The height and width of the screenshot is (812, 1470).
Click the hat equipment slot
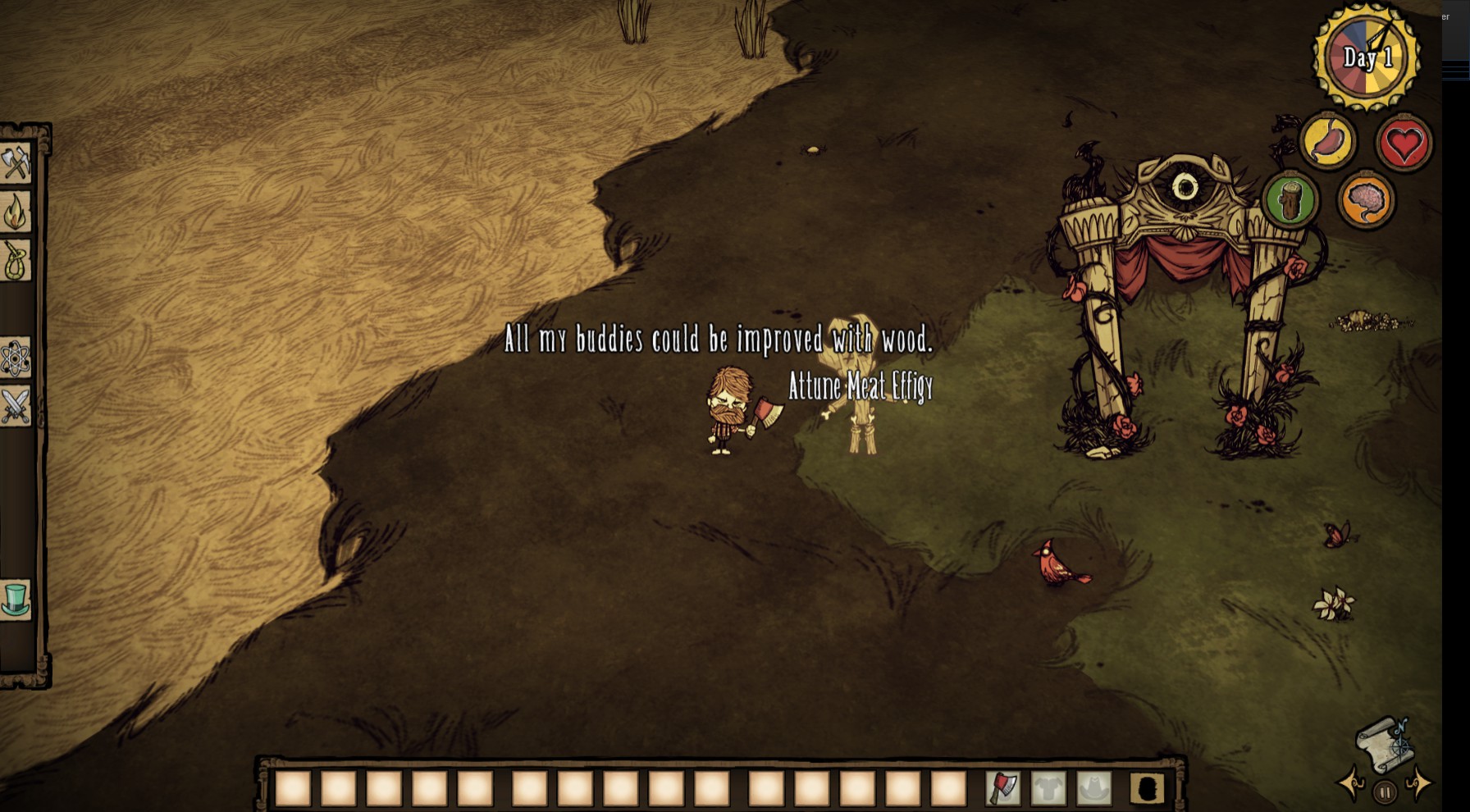(1093, 789)
